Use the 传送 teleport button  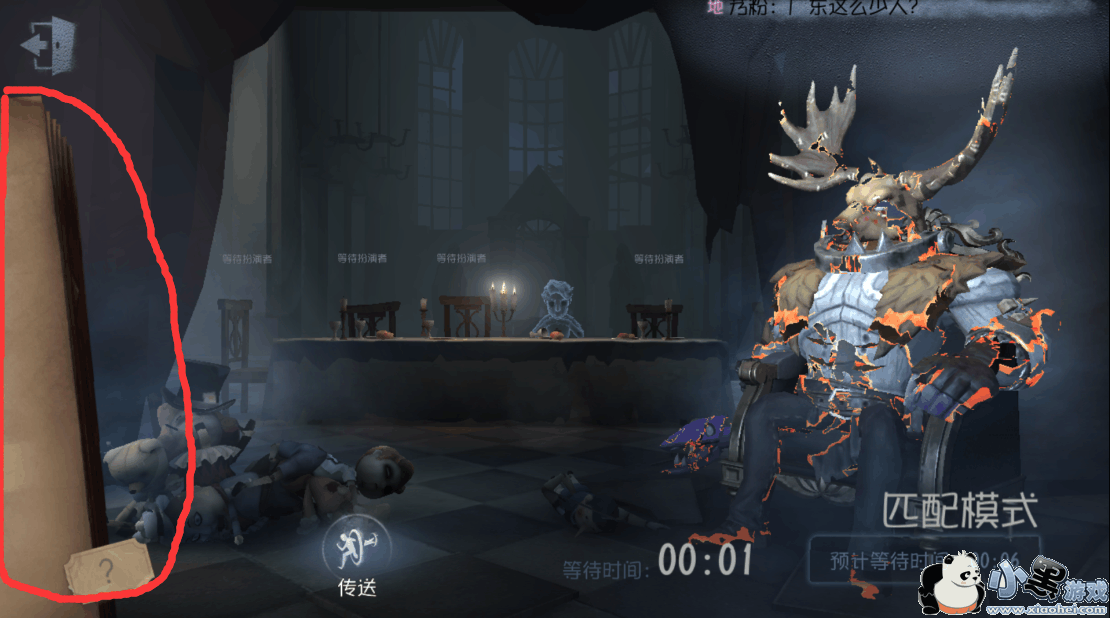(356, 547)
